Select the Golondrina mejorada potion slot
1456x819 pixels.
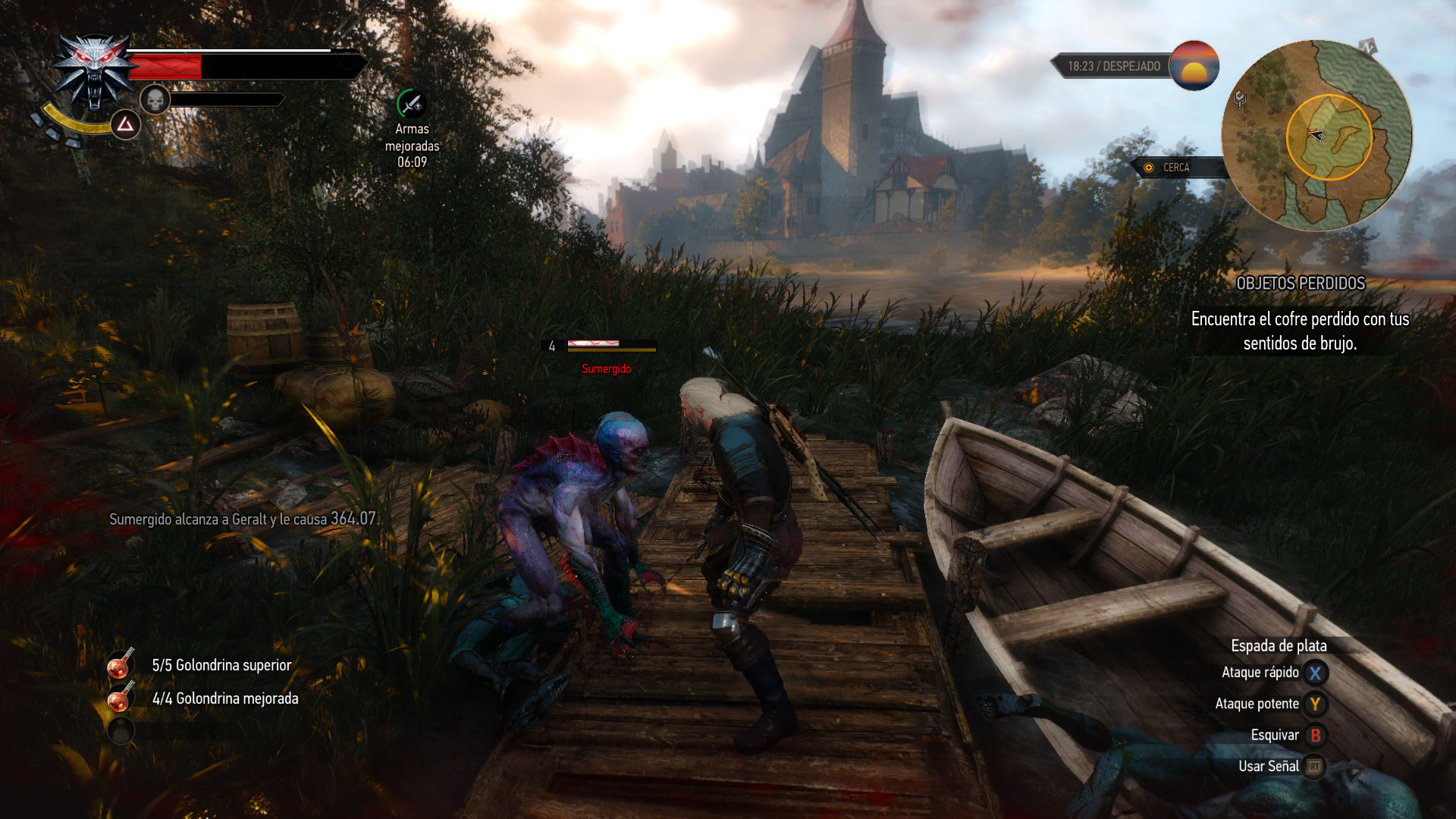(121, 698)
